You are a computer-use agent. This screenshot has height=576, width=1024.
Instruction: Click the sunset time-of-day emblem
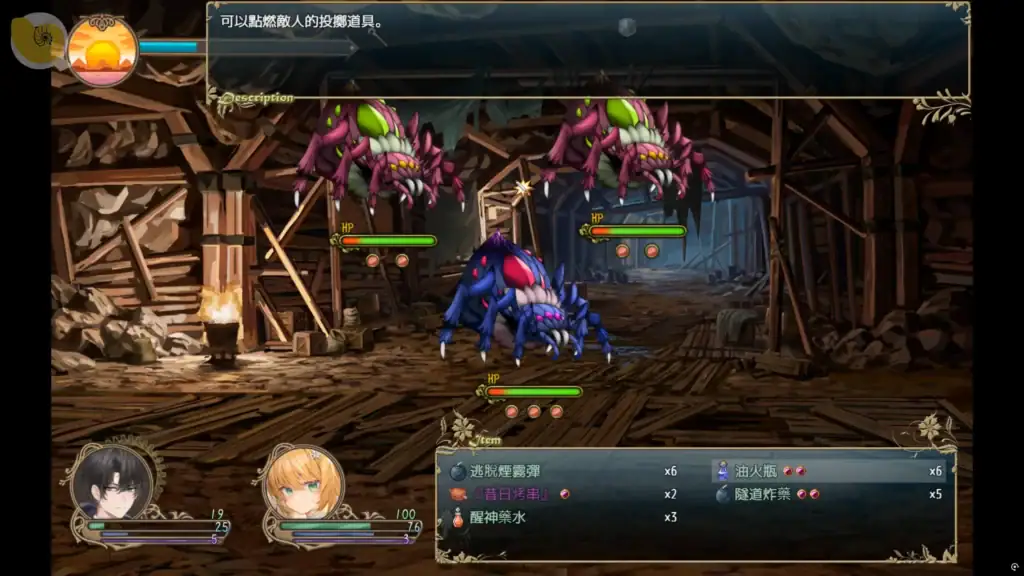point(102,49)
